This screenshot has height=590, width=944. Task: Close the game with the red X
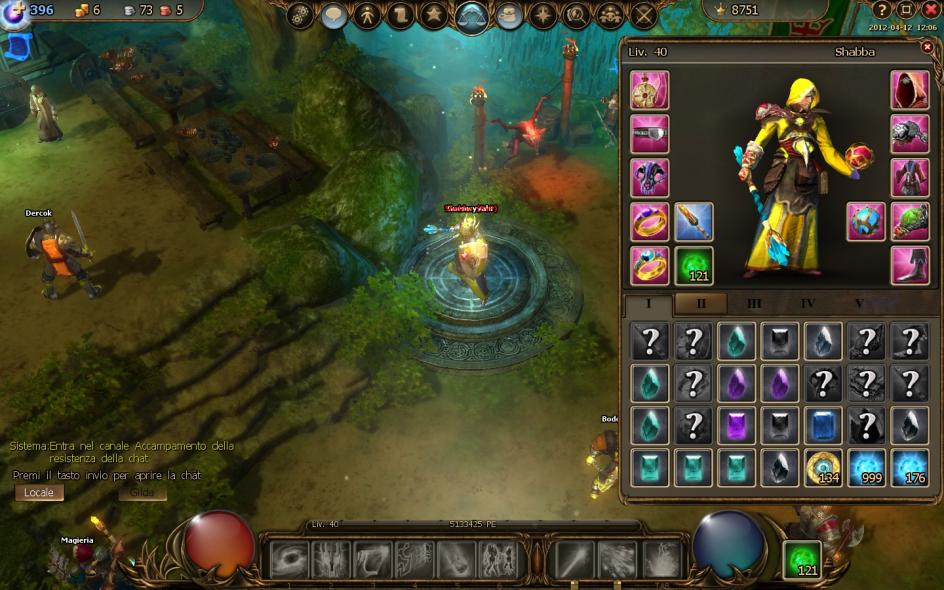click(x=930, y=9)
